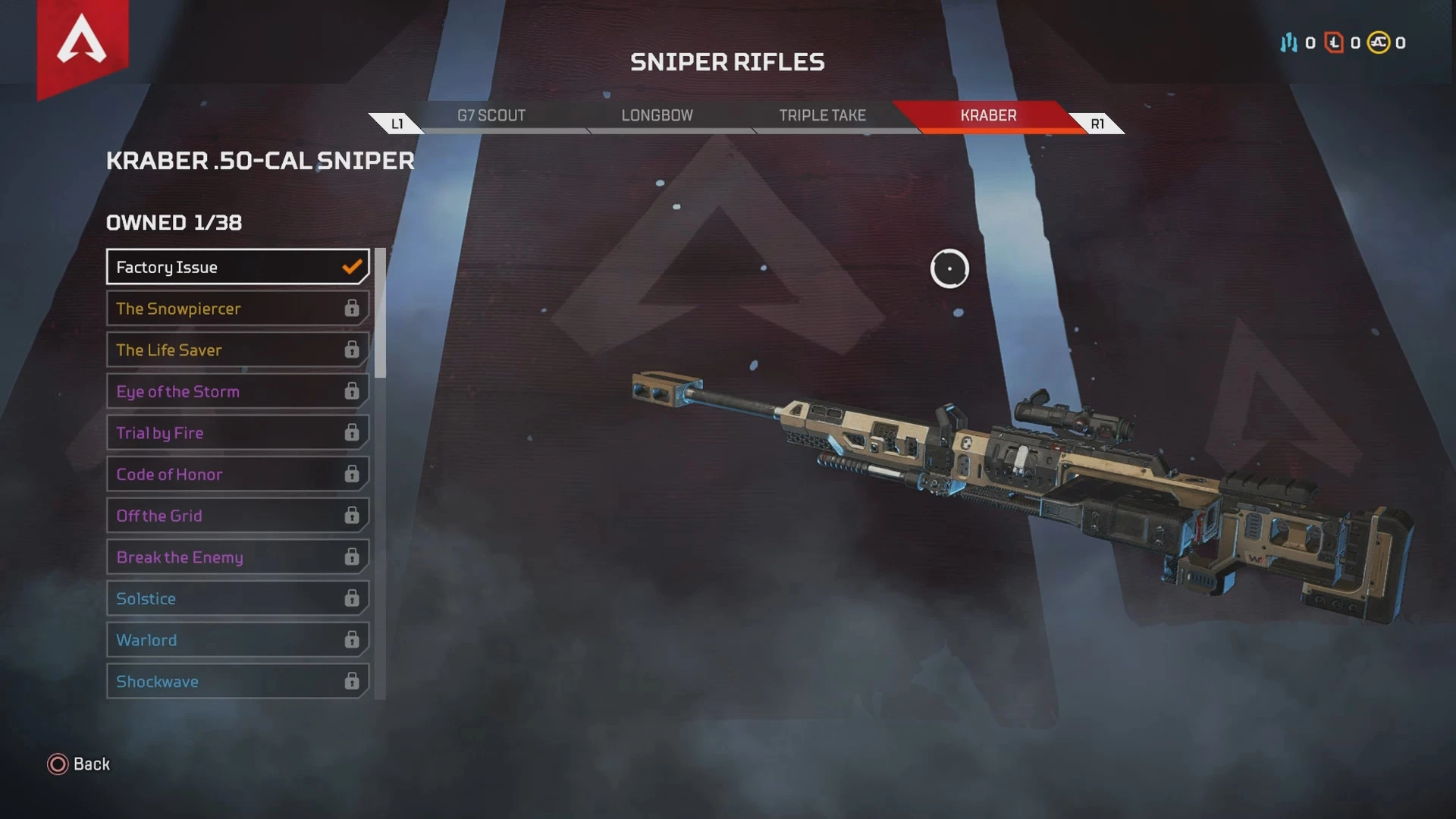Show the Break the Enemy skin
This screenshot has width=1456, height=819.
[237, 557]
